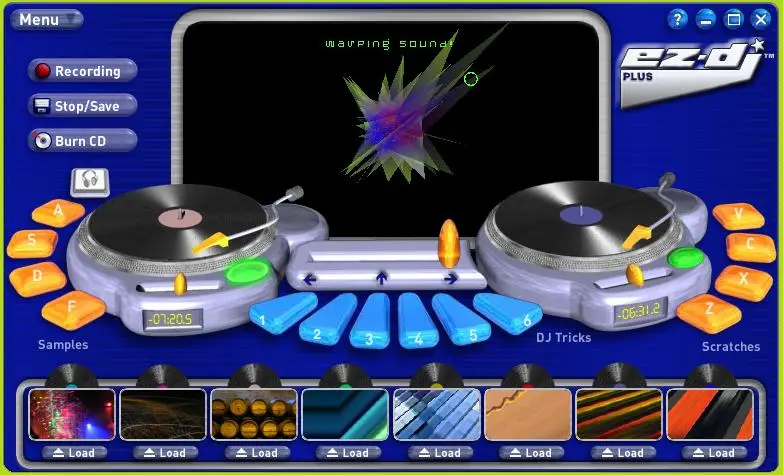Toggle the headphones monitor button
The height and width of the screenshot is (475, 783).
[x=90, y=181]
